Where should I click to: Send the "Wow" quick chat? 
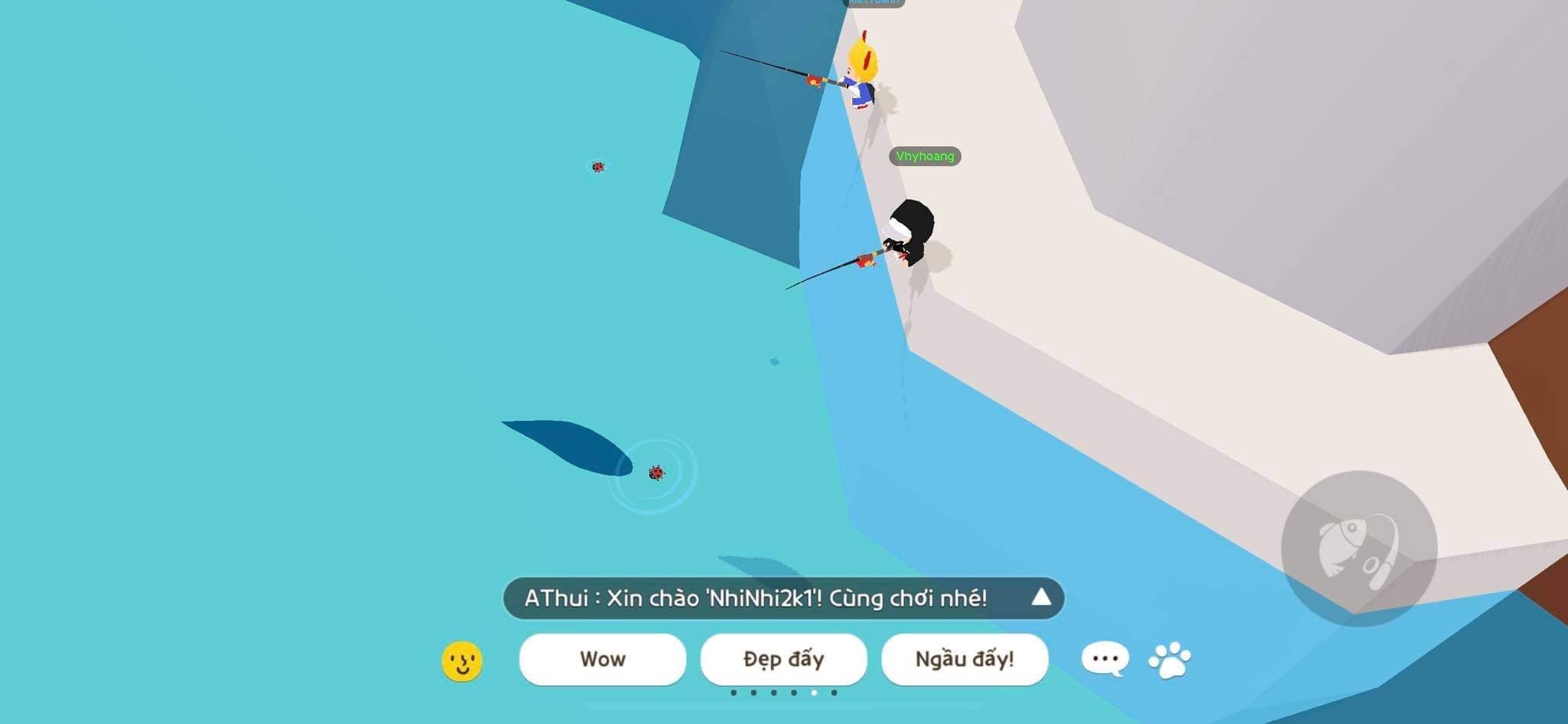(603, 659)
